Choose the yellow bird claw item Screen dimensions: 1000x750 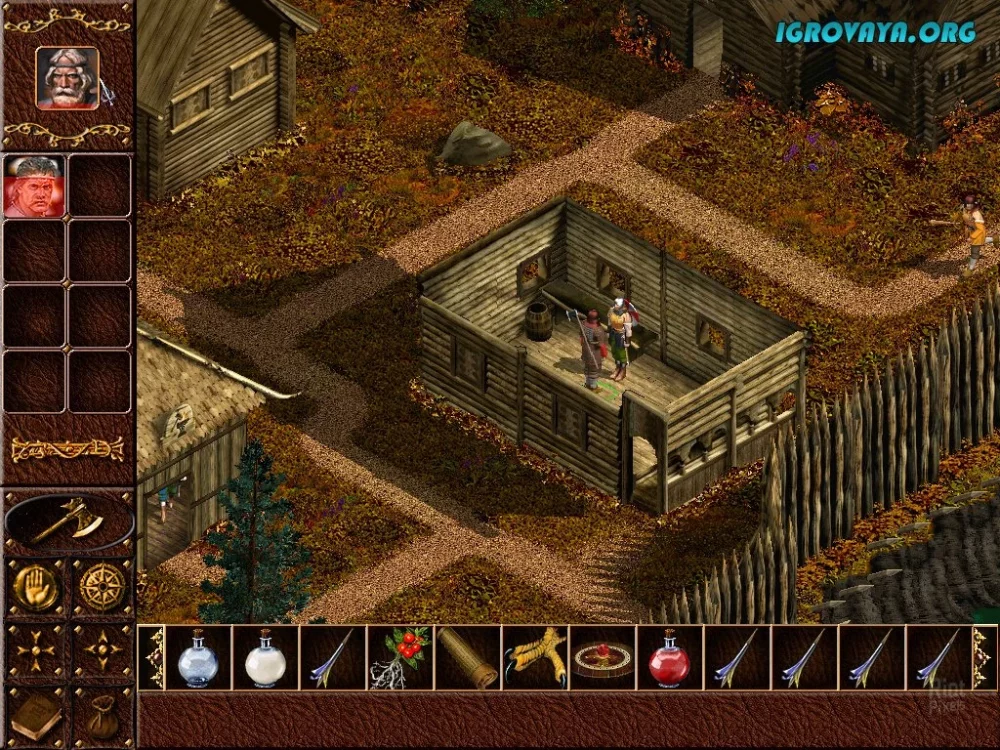point(535,658)
